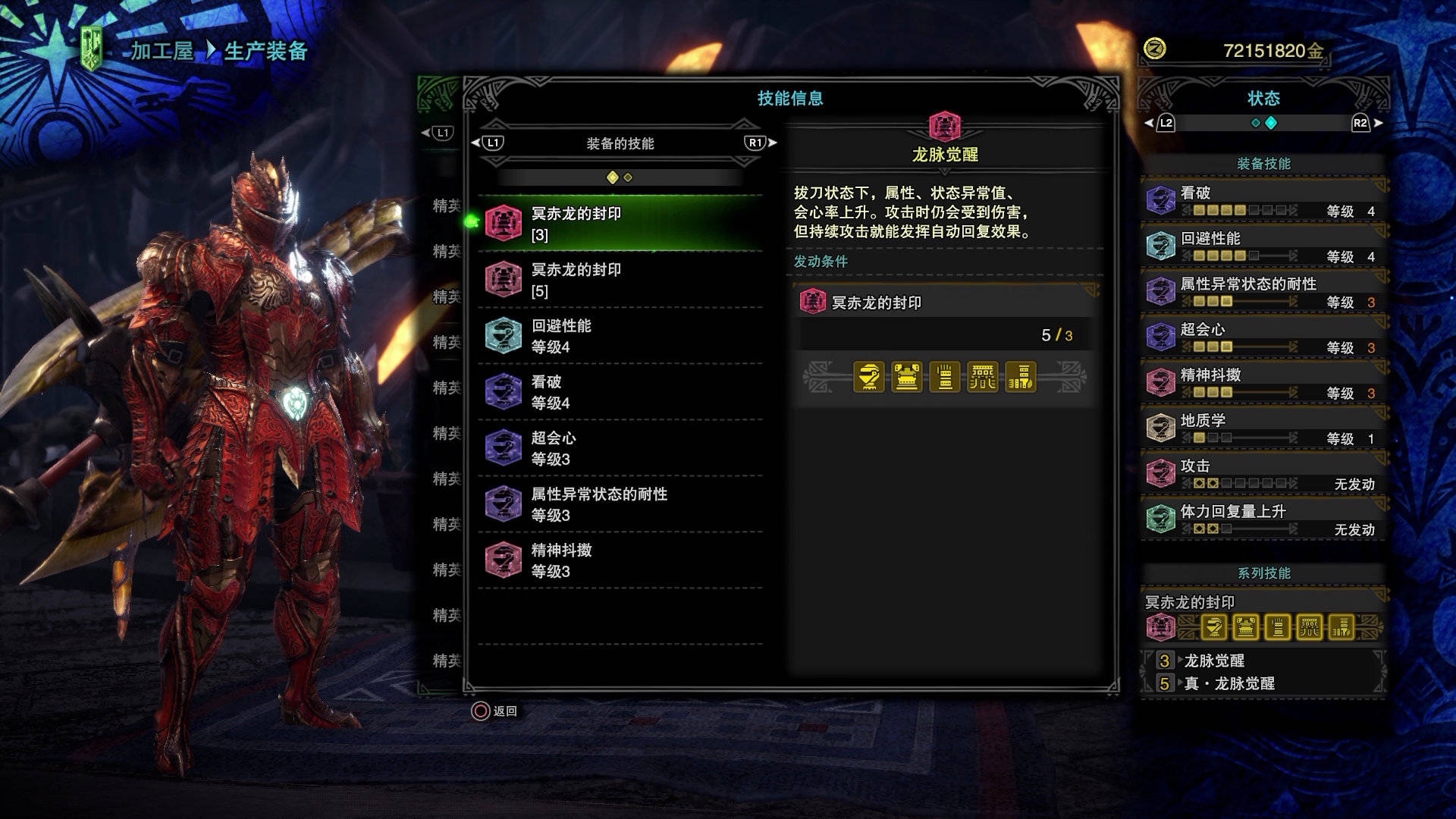This screenshot has height=819, width=1456.
Task: Click the 冥赤龙的封印 activation condition row
Action: click(x=944, y=303)
